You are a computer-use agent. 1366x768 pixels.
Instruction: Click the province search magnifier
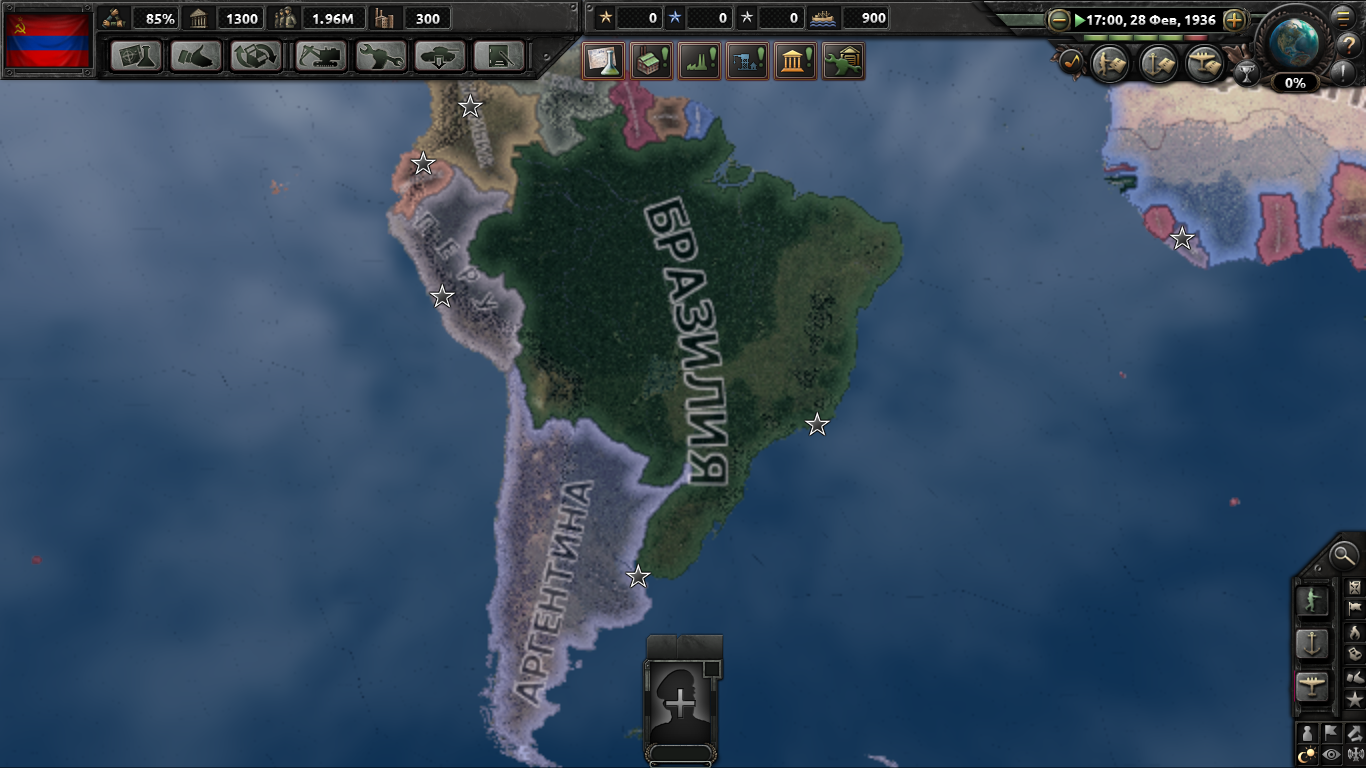(x=1342, y=557)
